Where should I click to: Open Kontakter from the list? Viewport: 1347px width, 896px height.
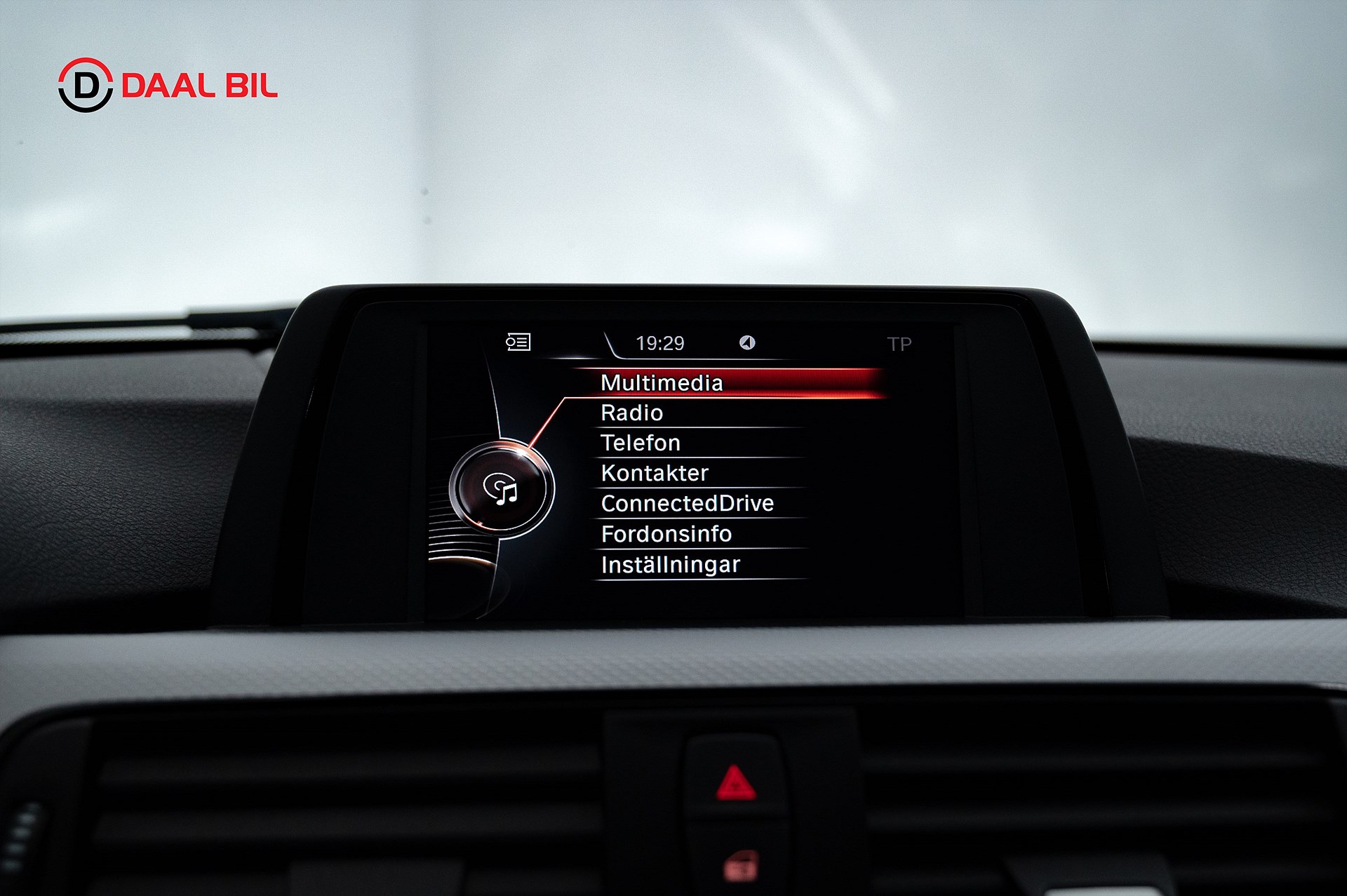(655, 473)
